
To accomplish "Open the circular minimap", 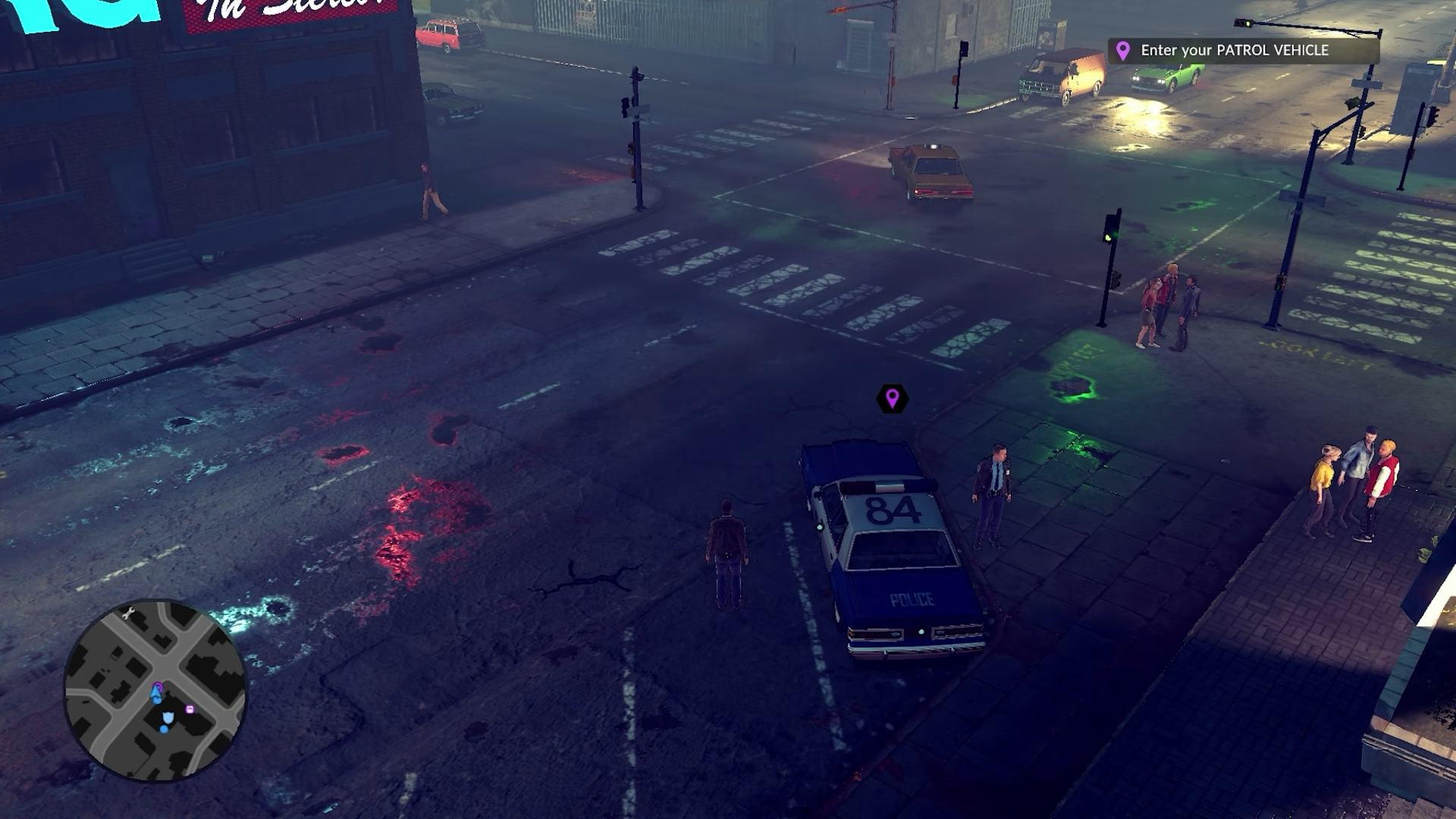I will 155,690.
